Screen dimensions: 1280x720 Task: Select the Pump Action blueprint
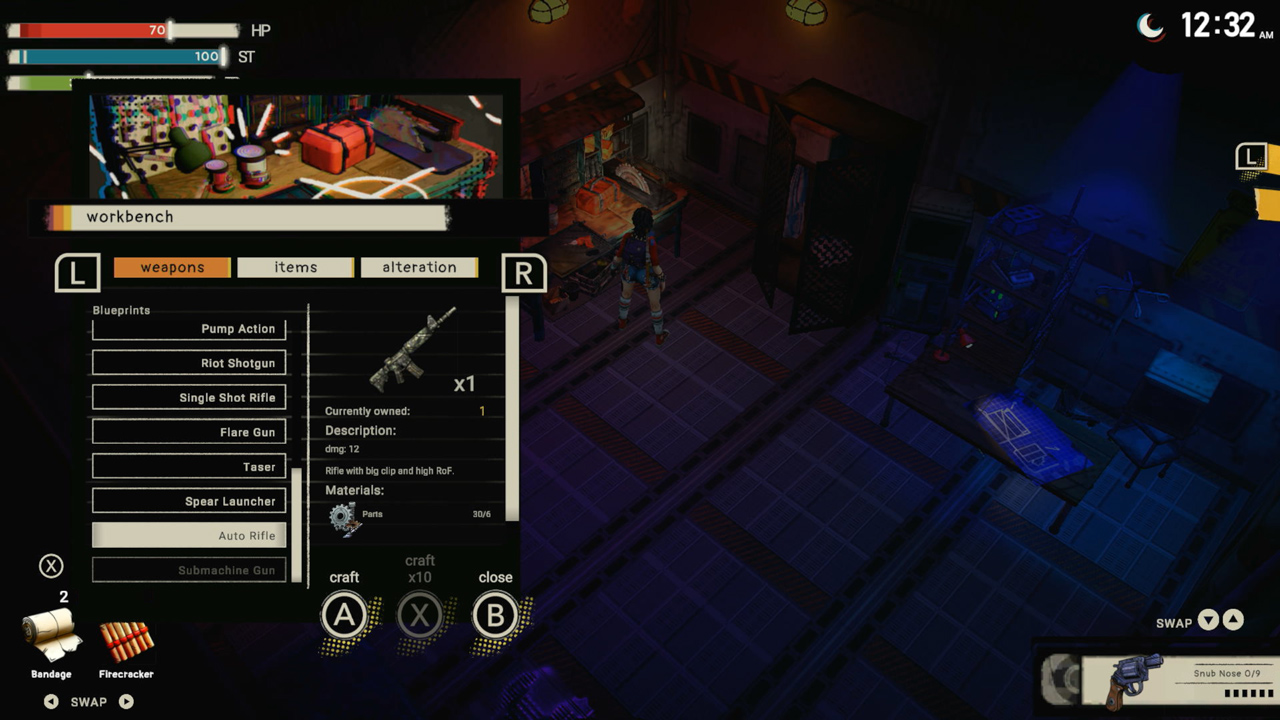coord(188,328)
